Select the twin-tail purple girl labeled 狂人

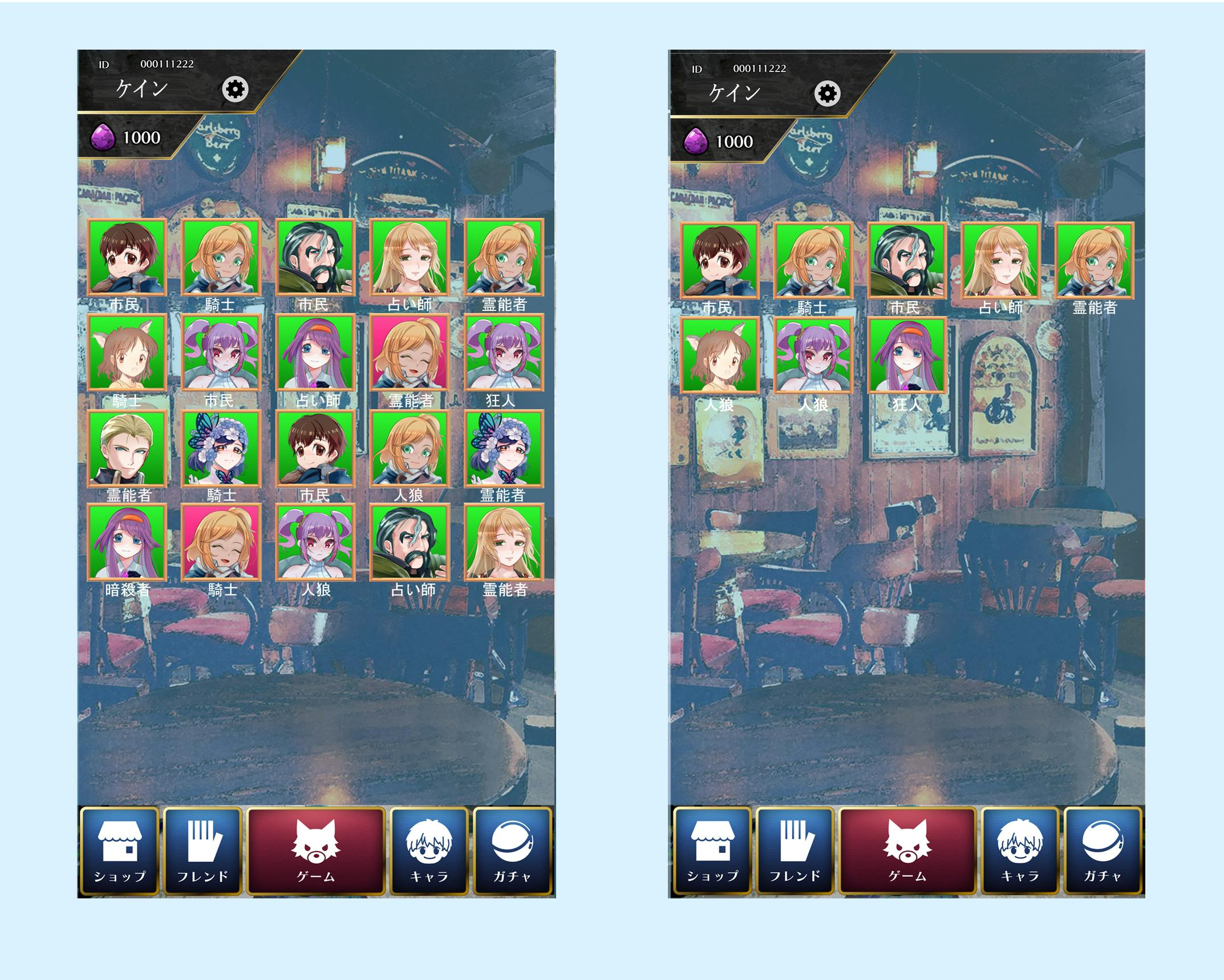pyautogui.click(x=504, y=353)
